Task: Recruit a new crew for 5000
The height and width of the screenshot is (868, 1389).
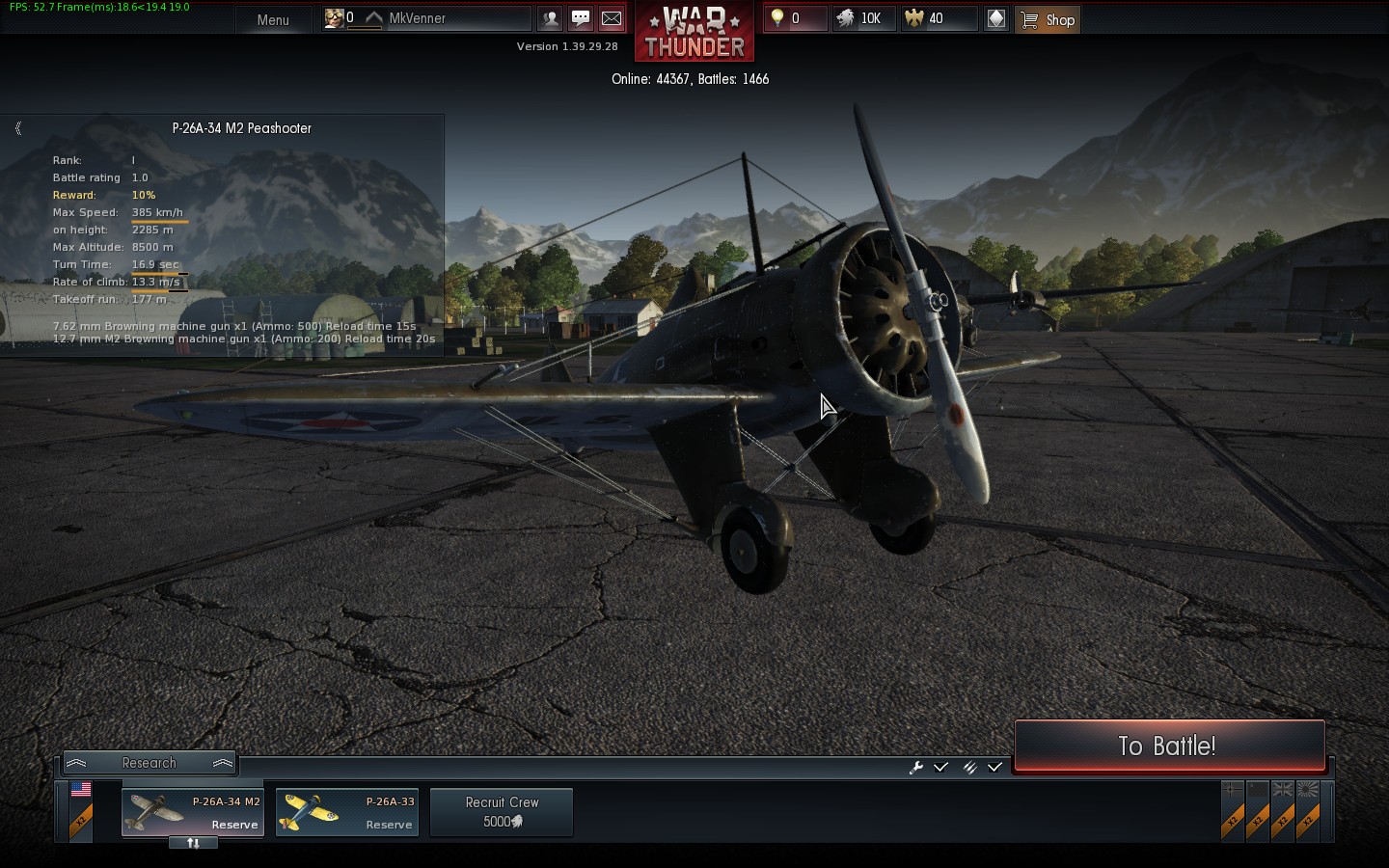Action: 502,812
